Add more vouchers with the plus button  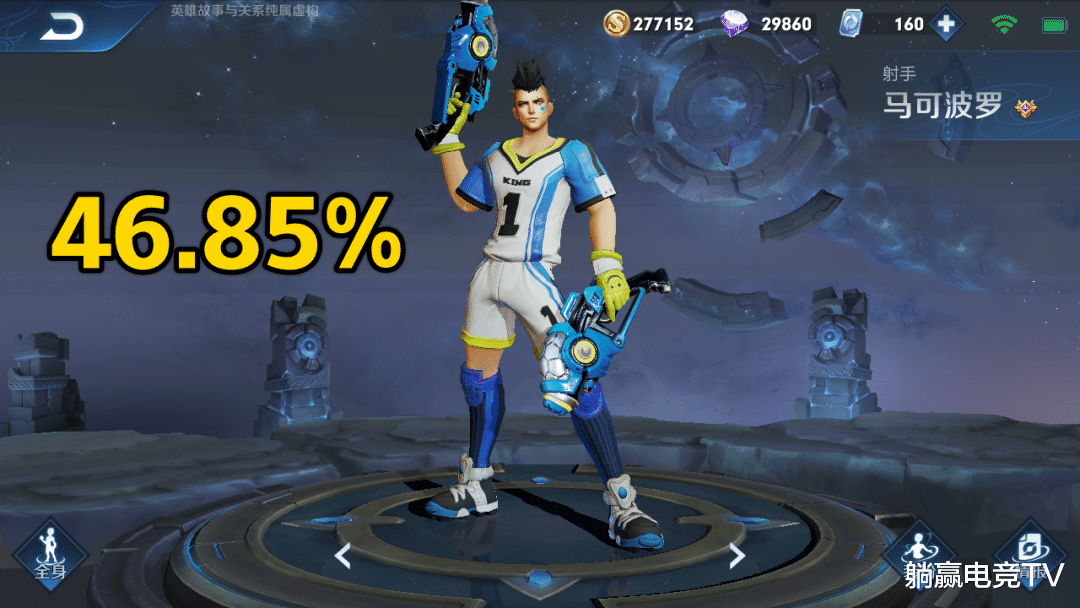point(944,24)
